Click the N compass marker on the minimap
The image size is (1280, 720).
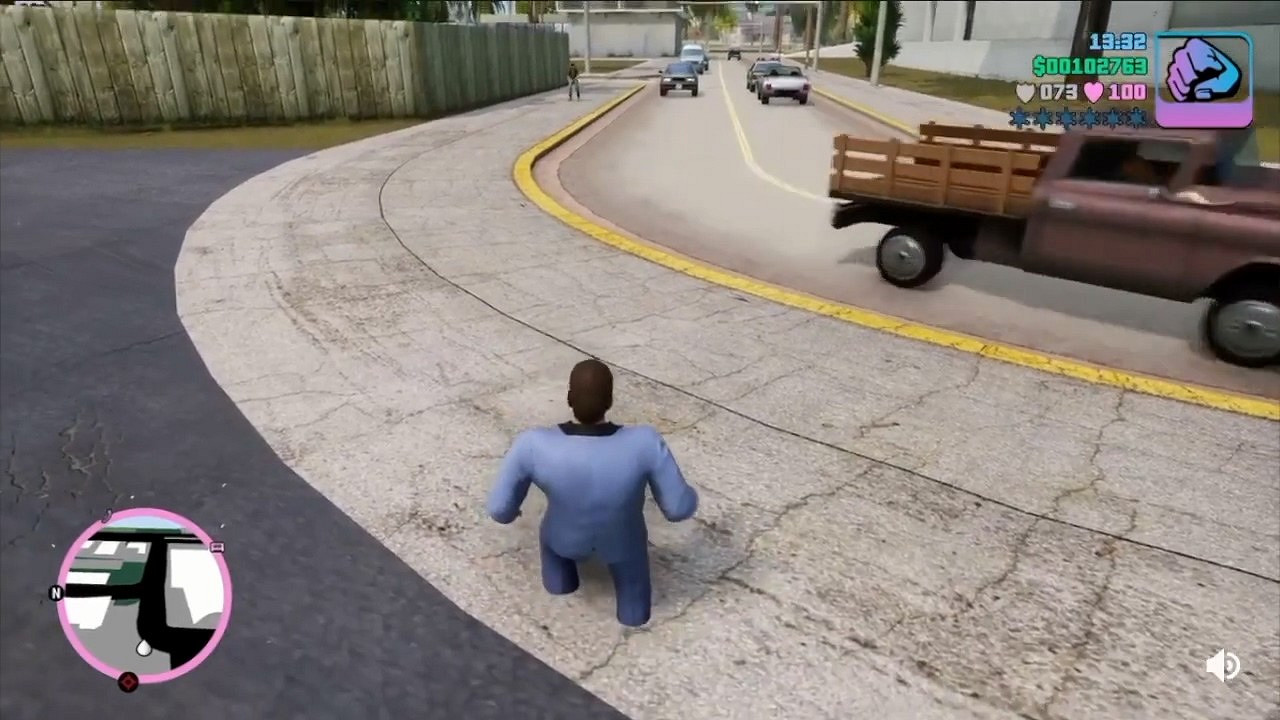pos(55,592)
